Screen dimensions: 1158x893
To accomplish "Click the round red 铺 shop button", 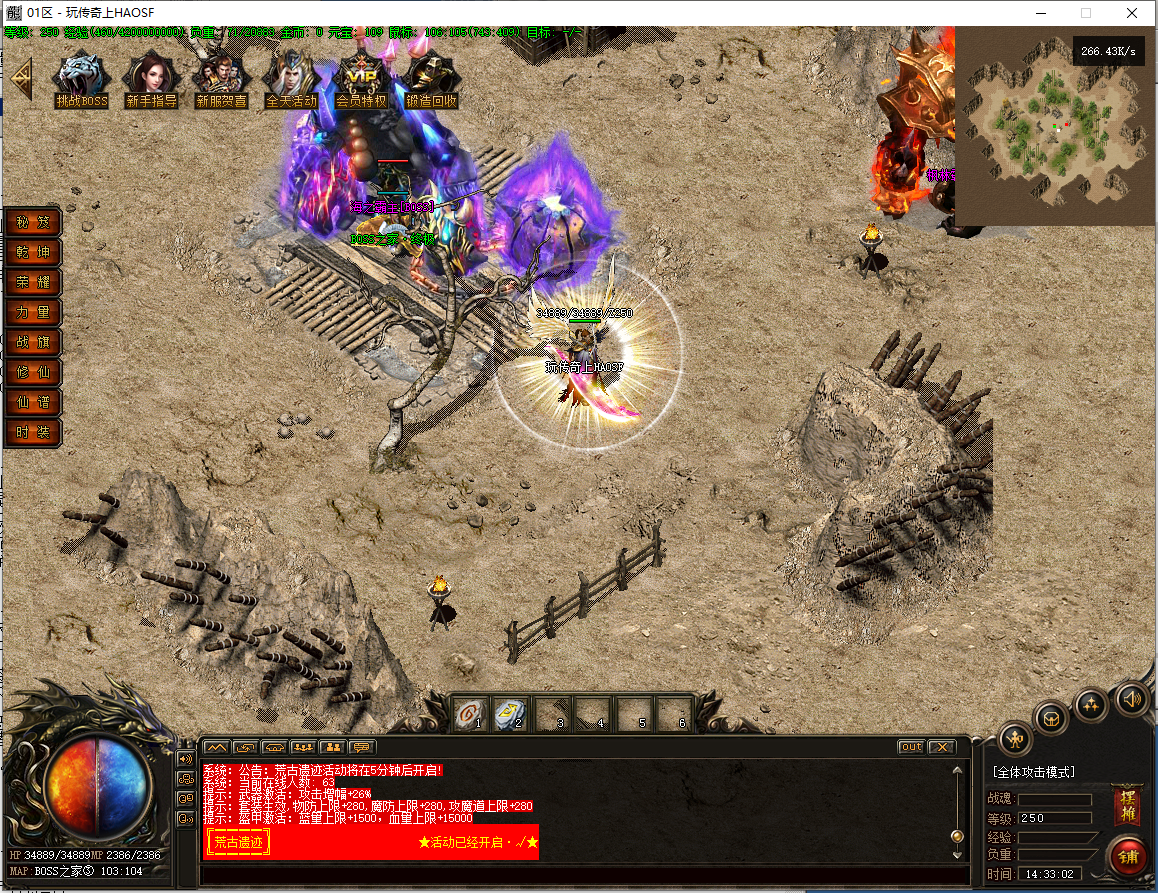I will (x=1127, y=857).
